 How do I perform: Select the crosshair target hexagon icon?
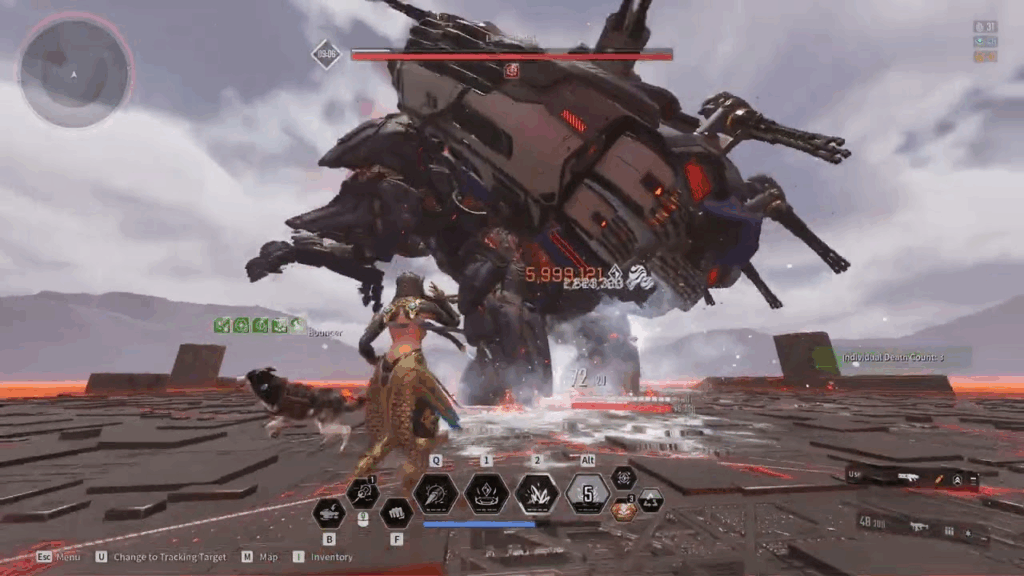pyautogui.click(x=624, y=478)
